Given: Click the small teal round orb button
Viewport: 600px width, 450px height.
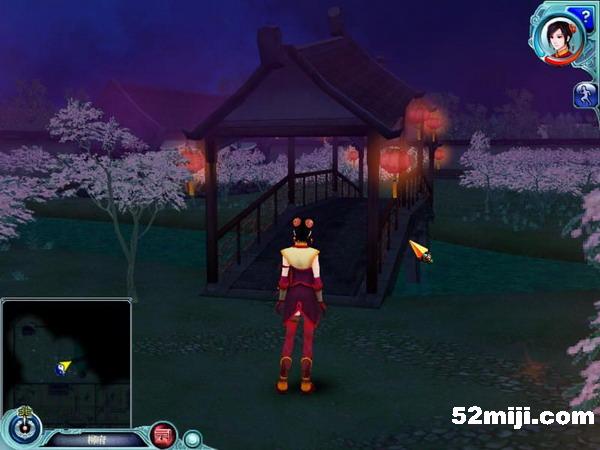Looking at the screenshot, I should pyautogui.click(x=192, y=438).
